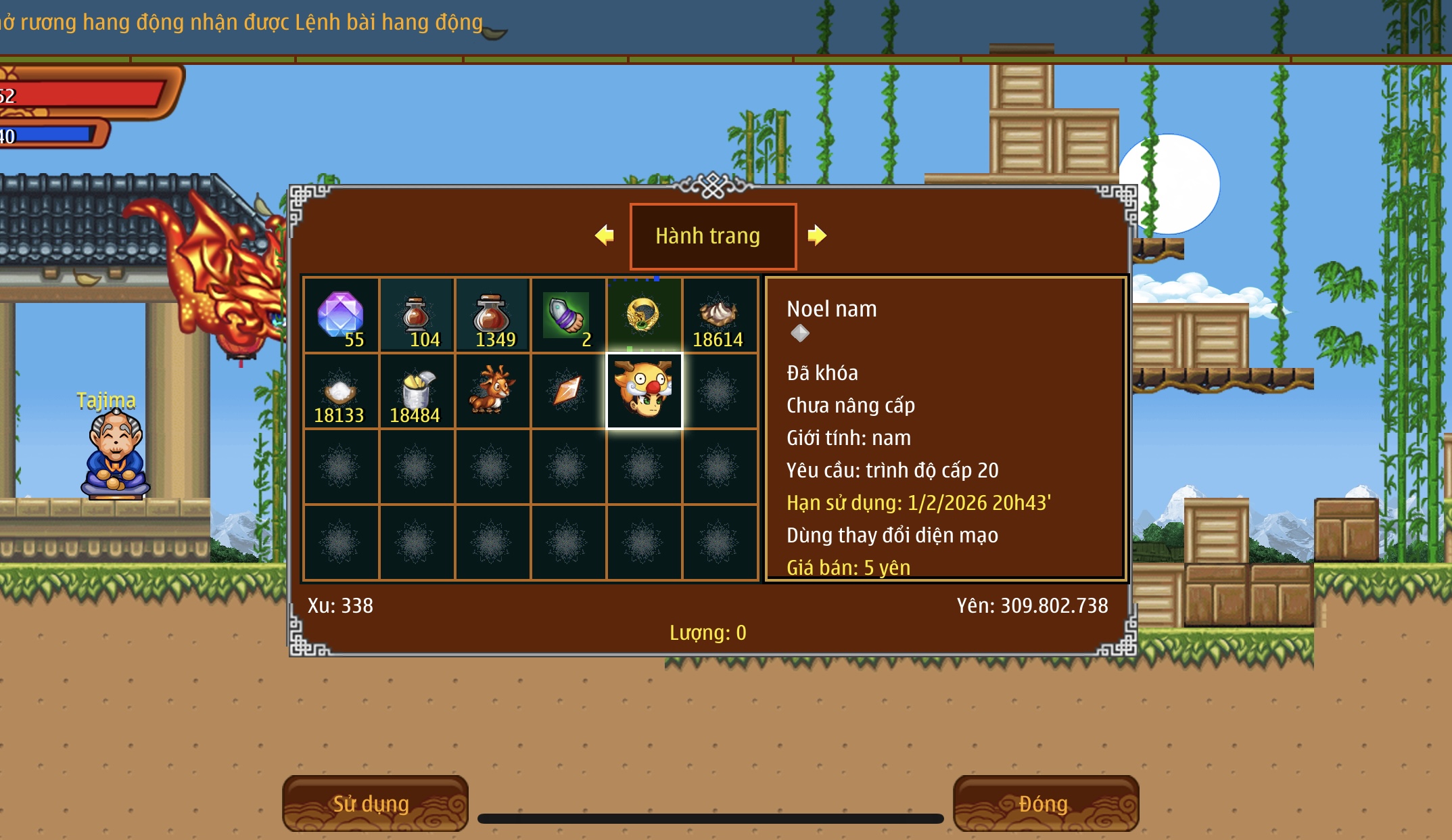This screenshot has height=840, width=1452.
Task: Select the rice bowl stack of 18133
Action: (x=341, y=392)
